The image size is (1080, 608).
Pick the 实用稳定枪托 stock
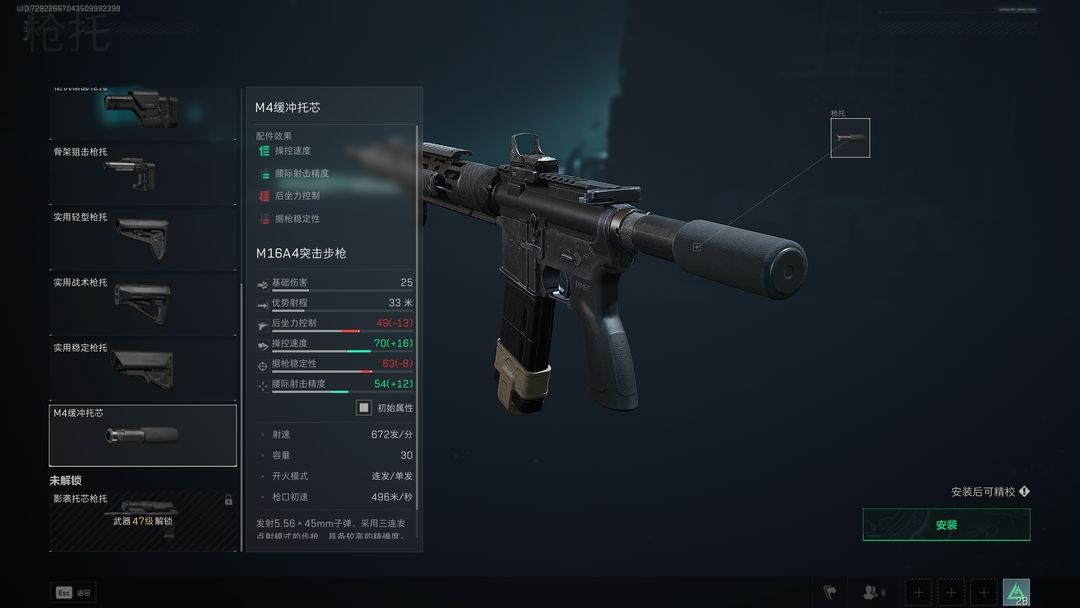pyautogui.click(x=142, y=368)
